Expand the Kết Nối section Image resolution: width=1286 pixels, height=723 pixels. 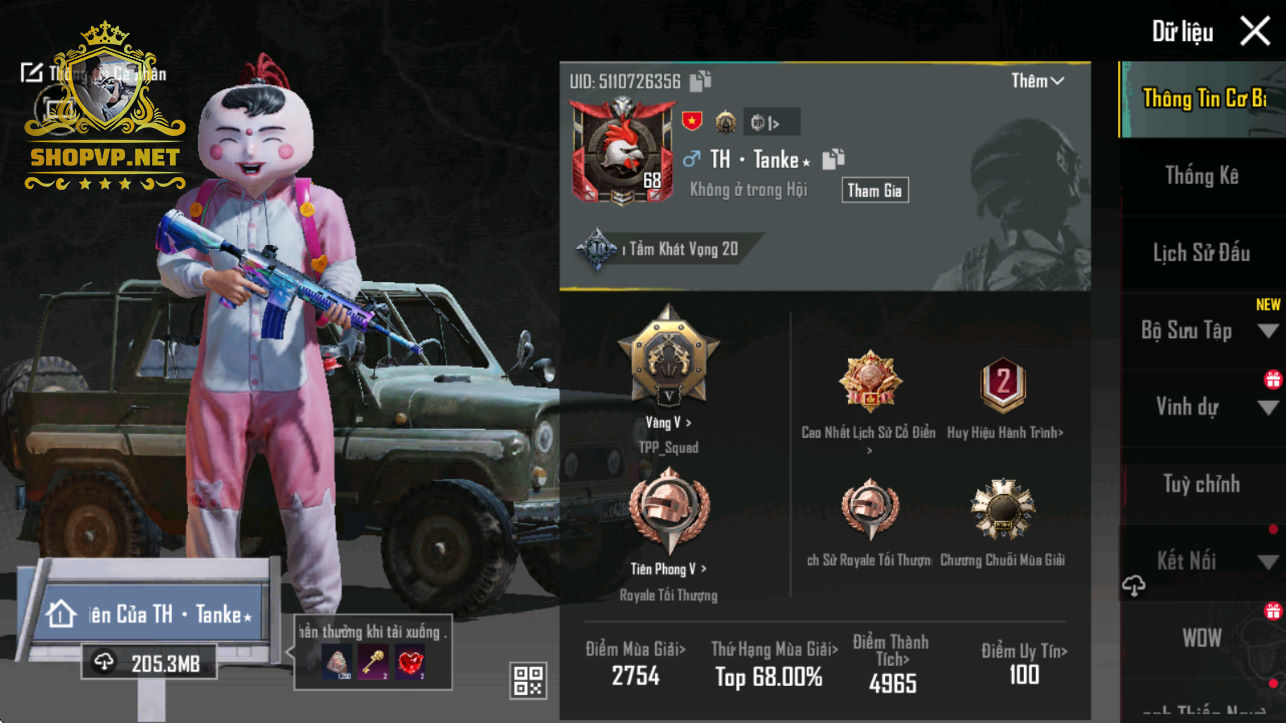(1201, 561)
